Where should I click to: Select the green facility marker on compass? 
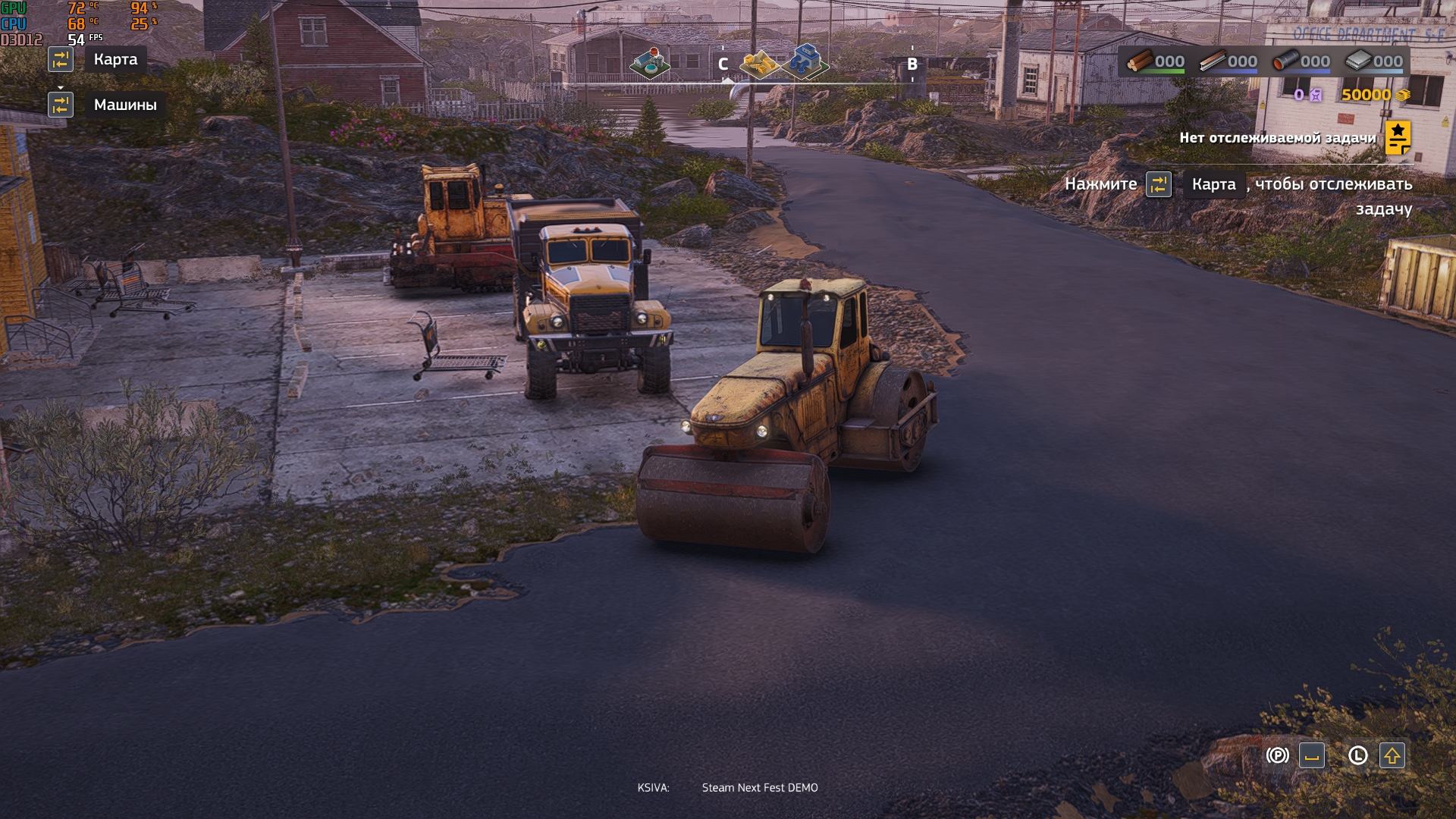click(x=650, y=64)
